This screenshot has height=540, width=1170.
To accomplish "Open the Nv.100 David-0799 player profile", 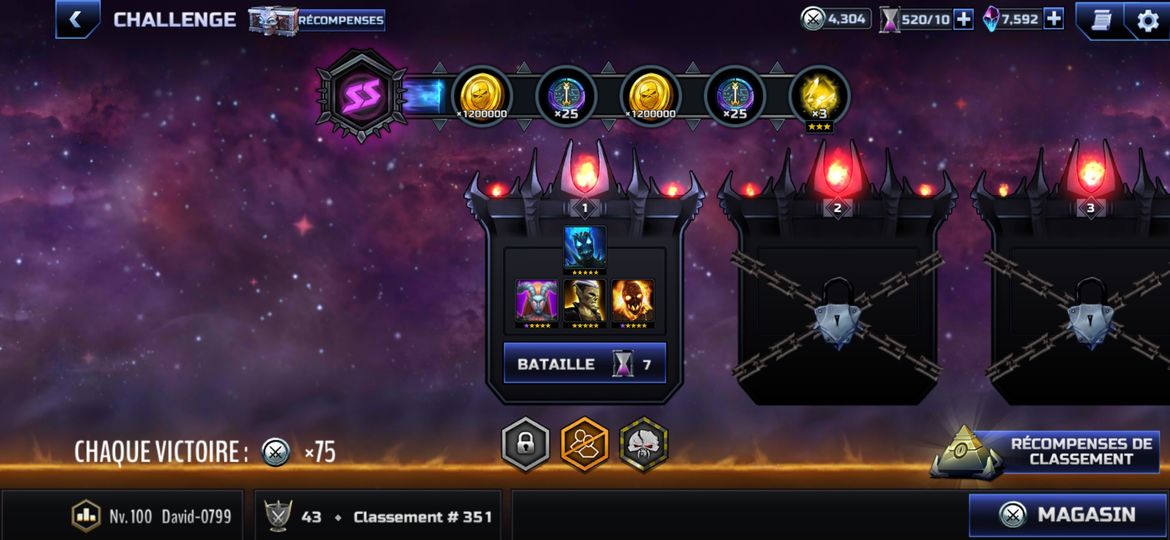I will click(155, 516).
